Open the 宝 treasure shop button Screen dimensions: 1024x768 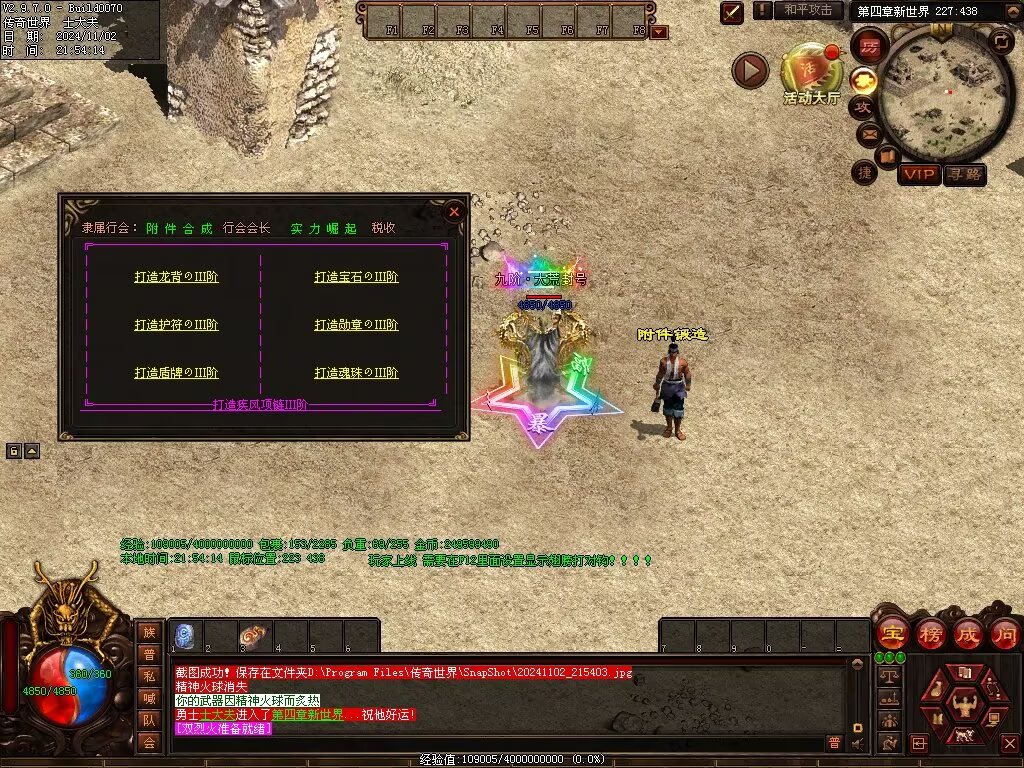(x=891, y=634)
